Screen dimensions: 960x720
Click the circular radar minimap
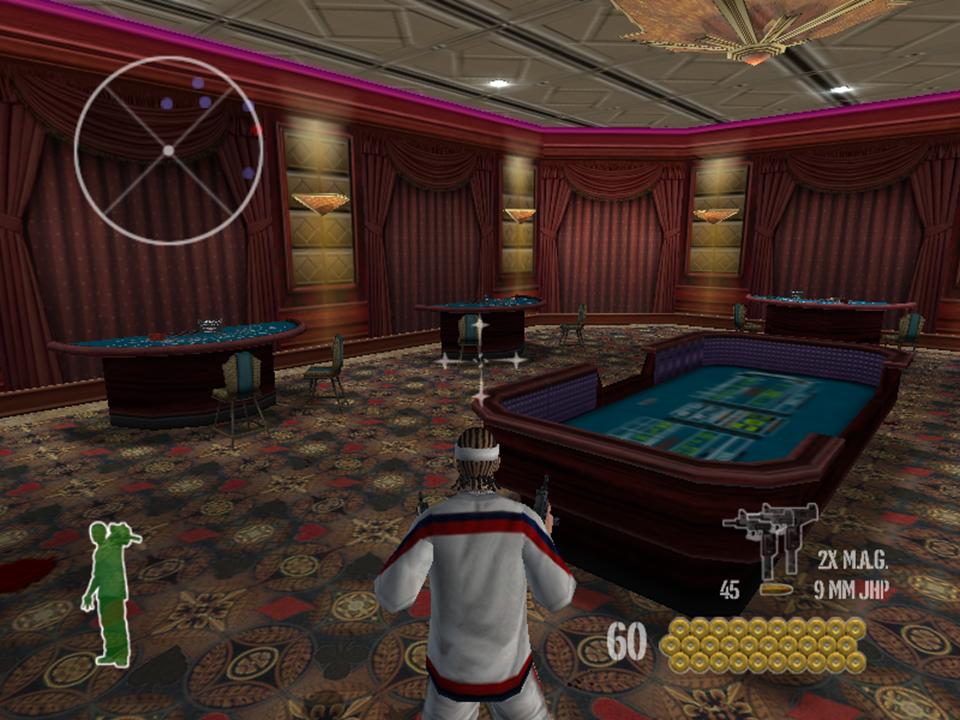(x=168, y=150)
